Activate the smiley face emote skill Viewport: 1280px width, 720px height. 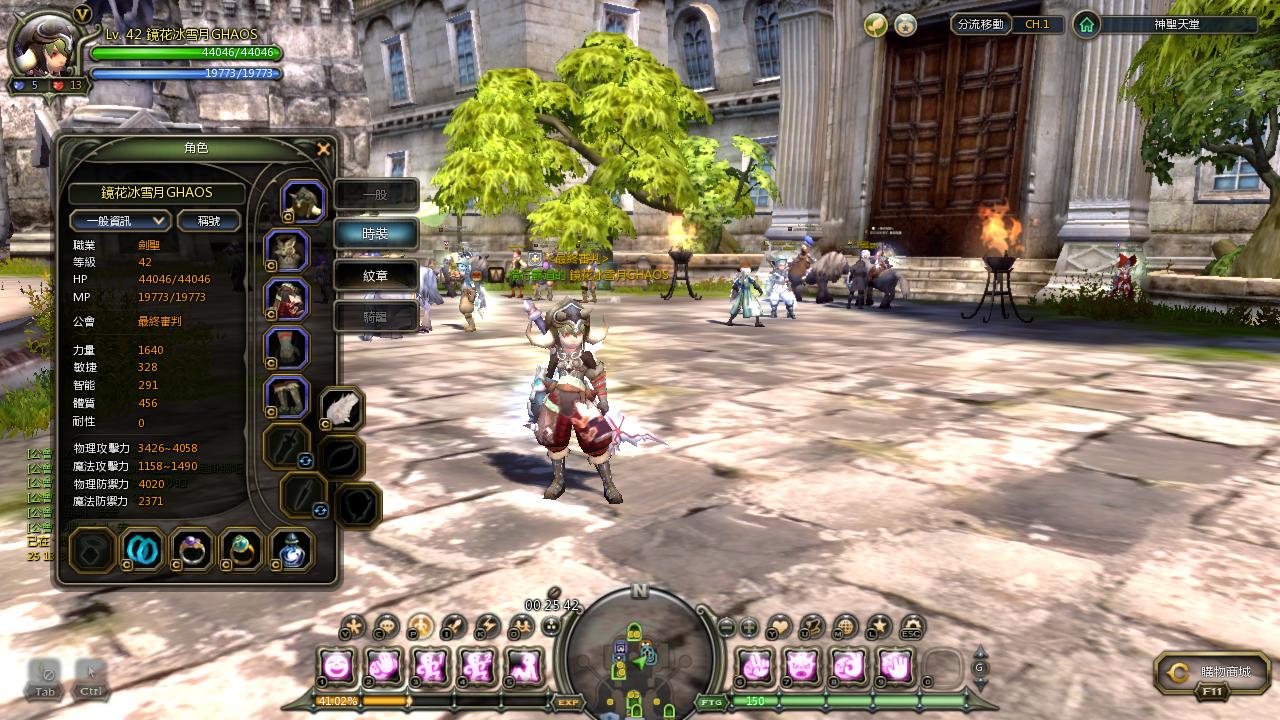point(337,665)
